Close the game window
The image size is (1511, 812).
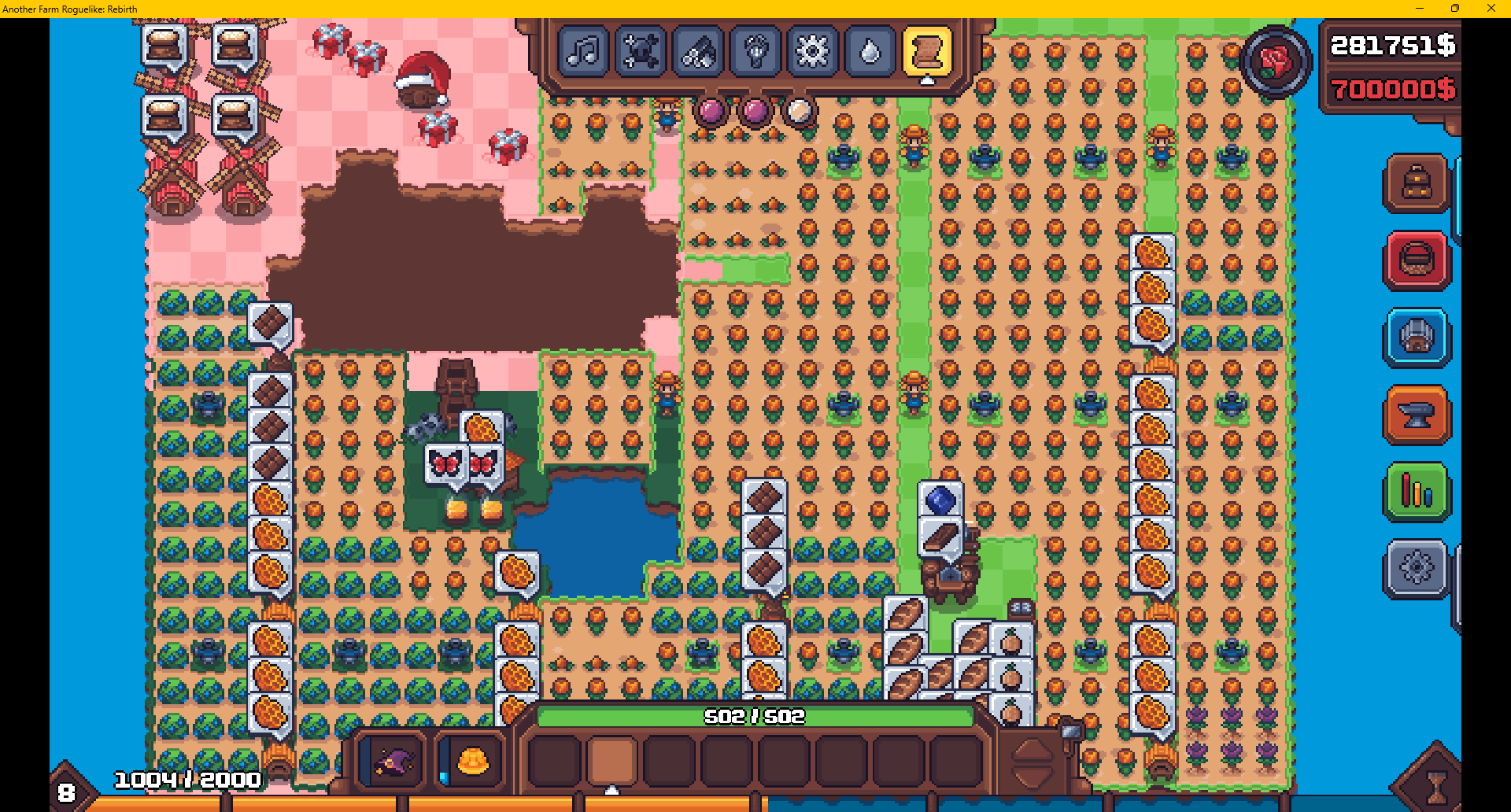pyautogui.click(x=1491, y=9)
